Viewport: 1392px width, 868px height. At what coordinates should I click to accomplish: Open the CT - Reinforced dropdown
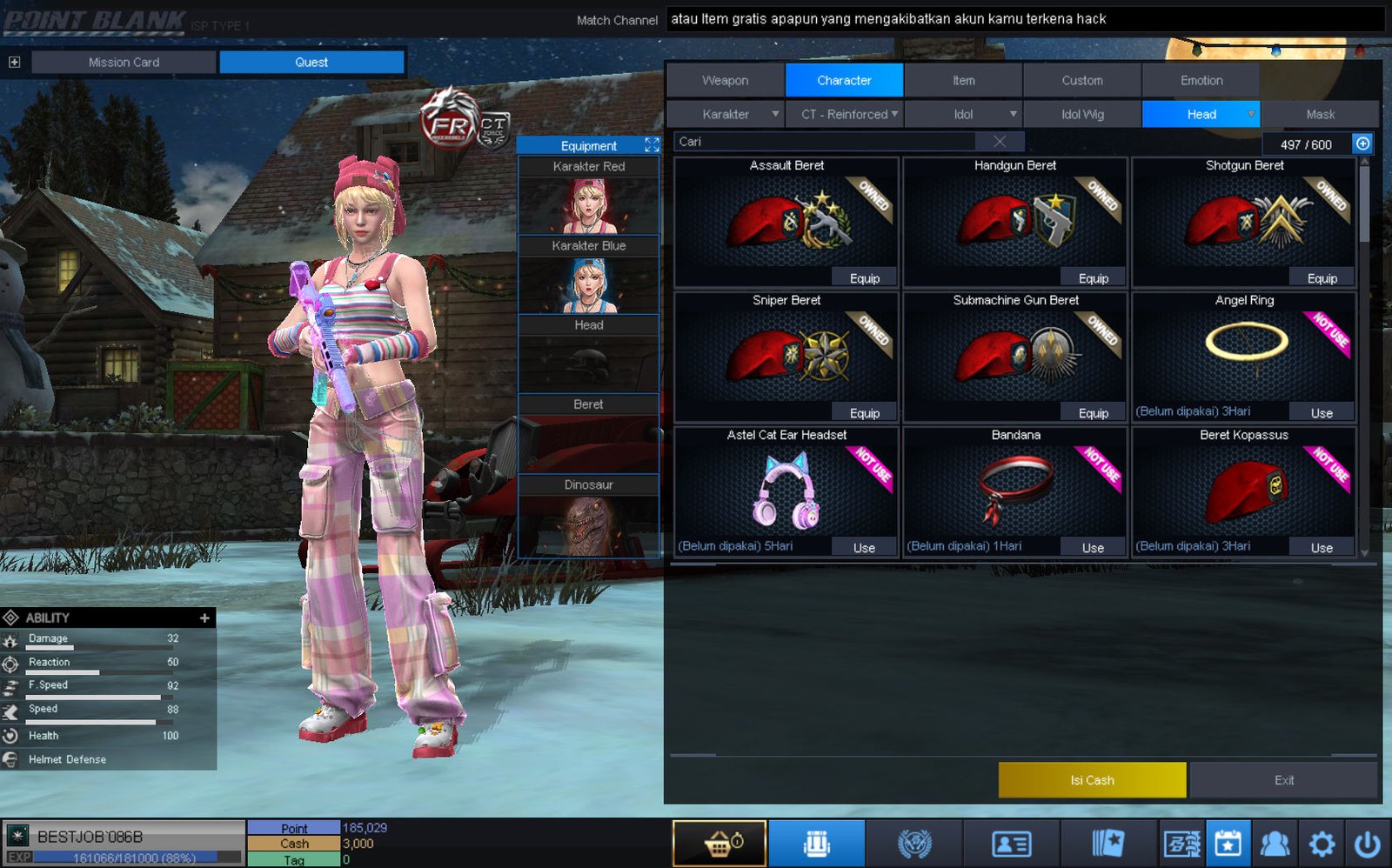[x=845, y=114]
